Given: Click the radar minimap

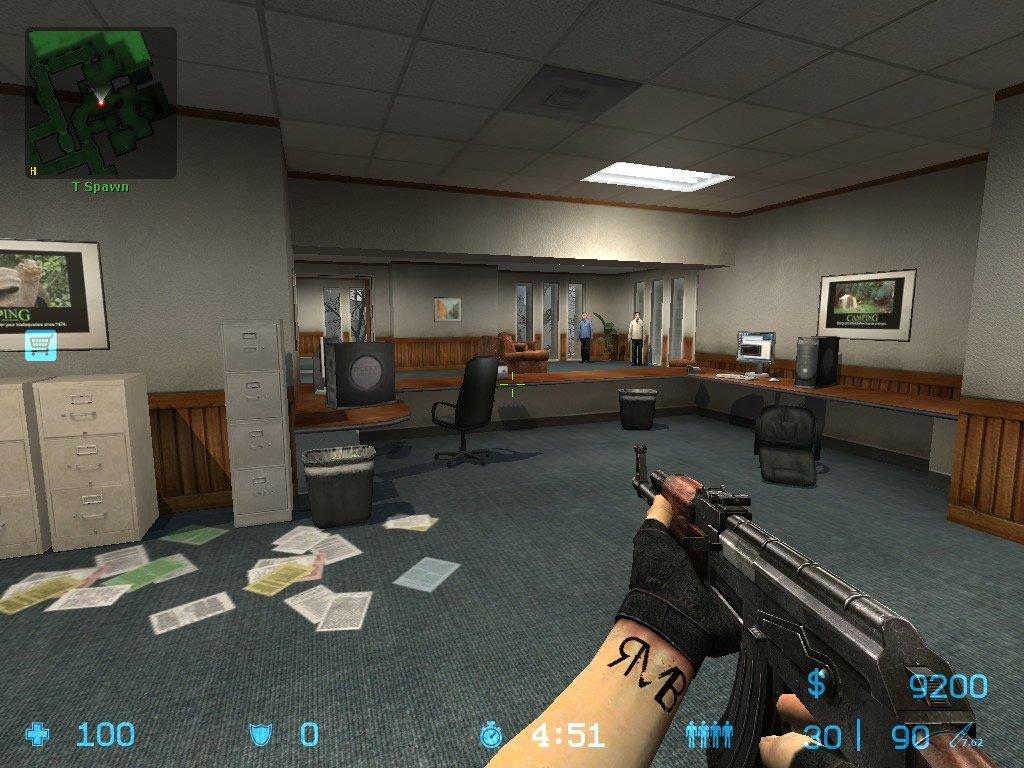Looking at the screenshot, I should click(x=101, y=102).
